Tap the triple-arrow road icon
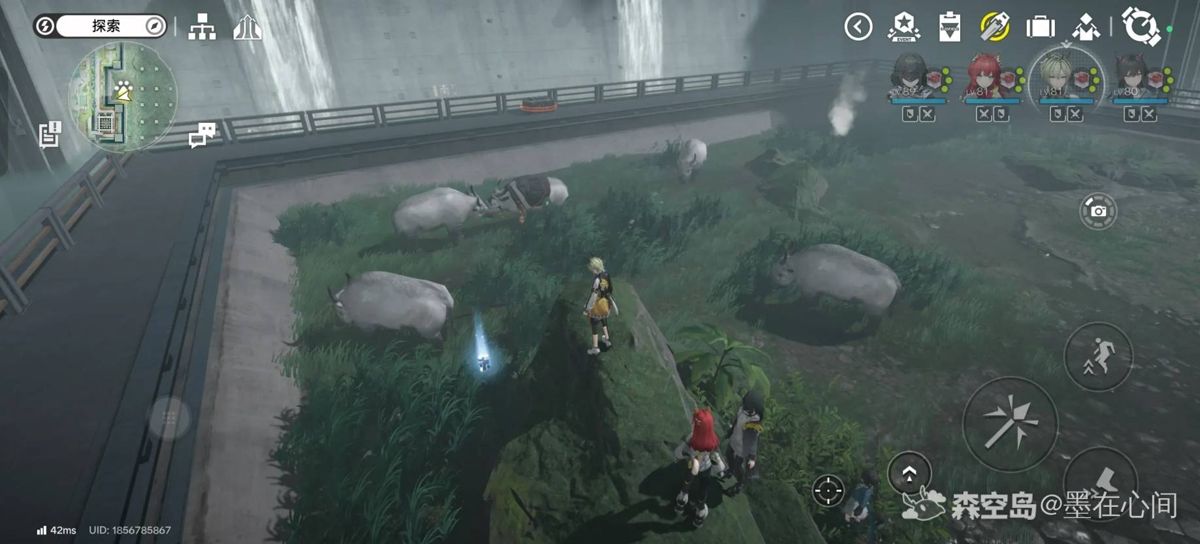Screen dimensions: 1200x544 [247, 27]
